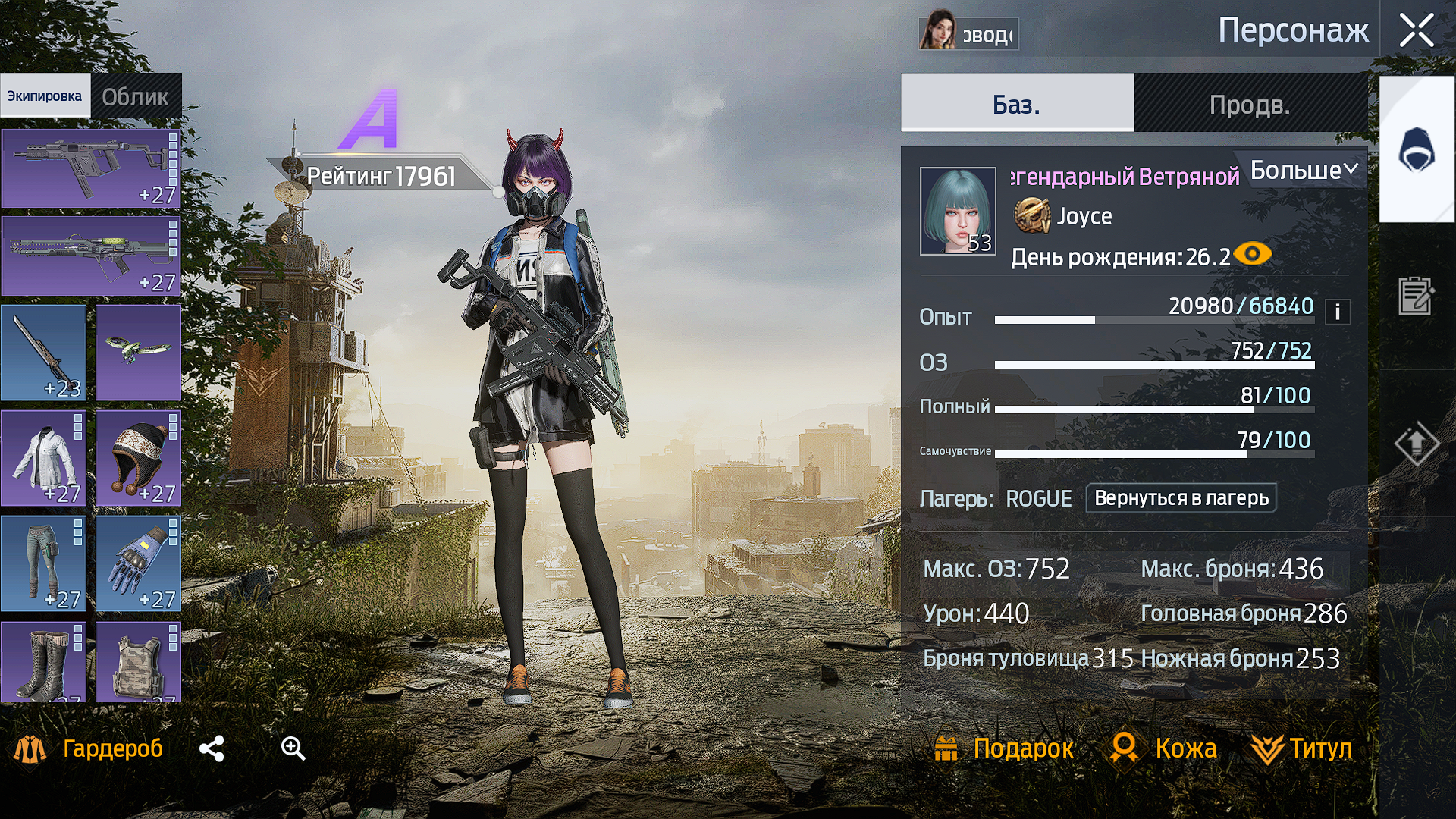This screenshot has height=819, width=1456.
Task: Switch to the Баз. stats tab
Action: click(x=1016, y=104)
